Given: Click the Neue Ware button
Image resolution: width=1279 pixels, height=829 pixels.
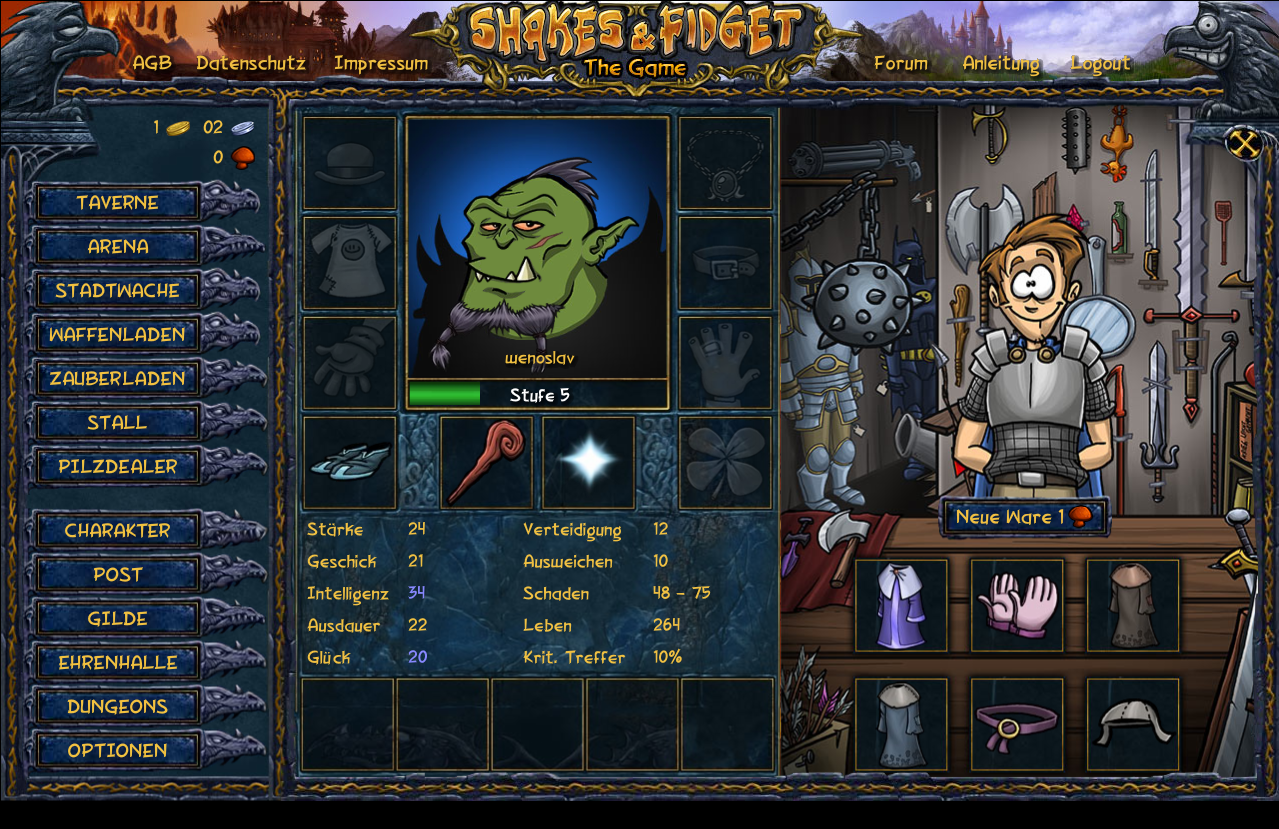Looking at the screenshot, I should pyautogui.click(x=1024, y=517).
